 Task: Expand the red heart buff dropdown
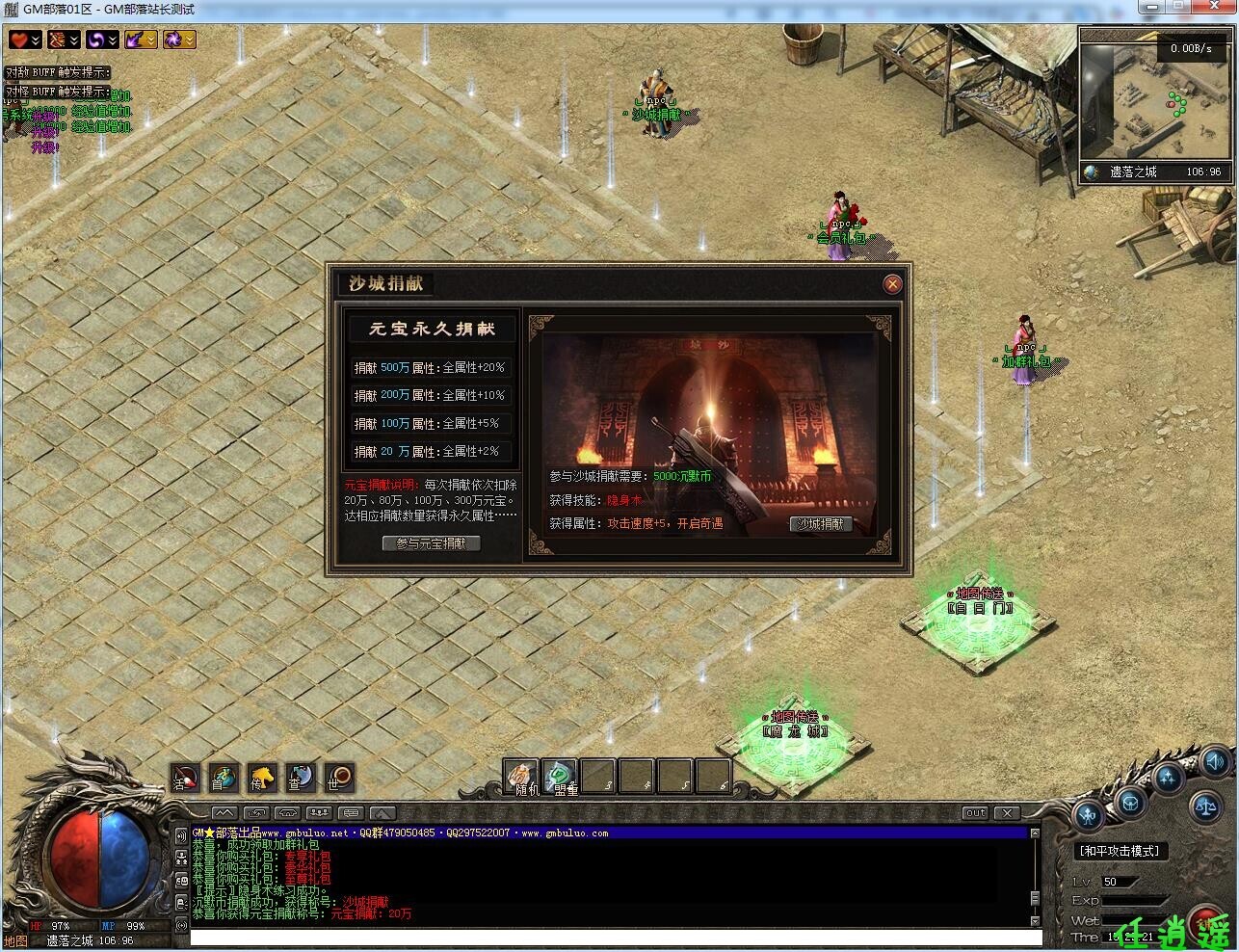click(x=36, y=40)
